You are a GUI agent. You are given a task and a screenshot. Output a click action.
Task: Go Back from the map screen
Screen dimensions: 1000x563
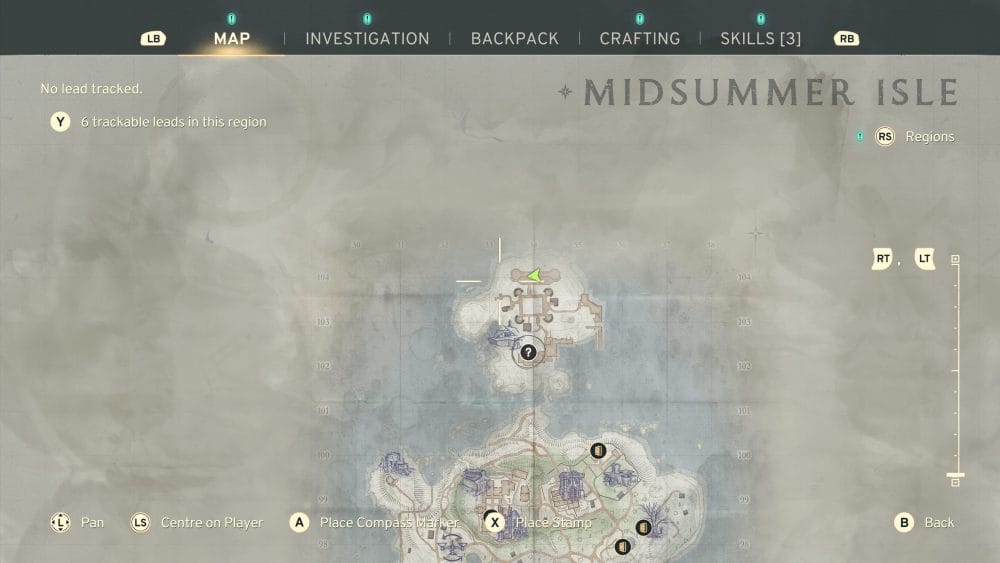938,522
